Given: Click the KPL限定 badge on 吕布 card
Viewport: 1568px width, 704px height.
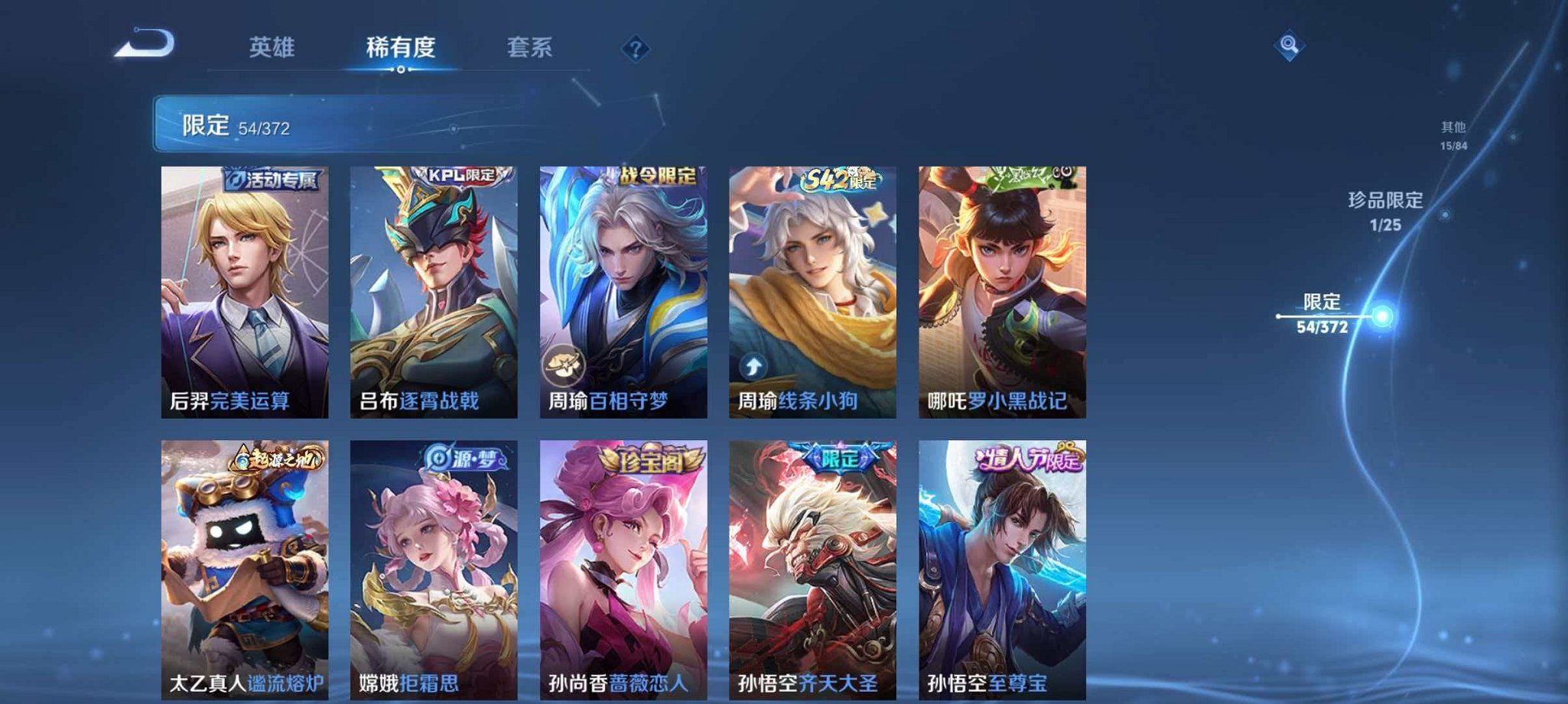Looking at the screenshot, I should 460,177.
